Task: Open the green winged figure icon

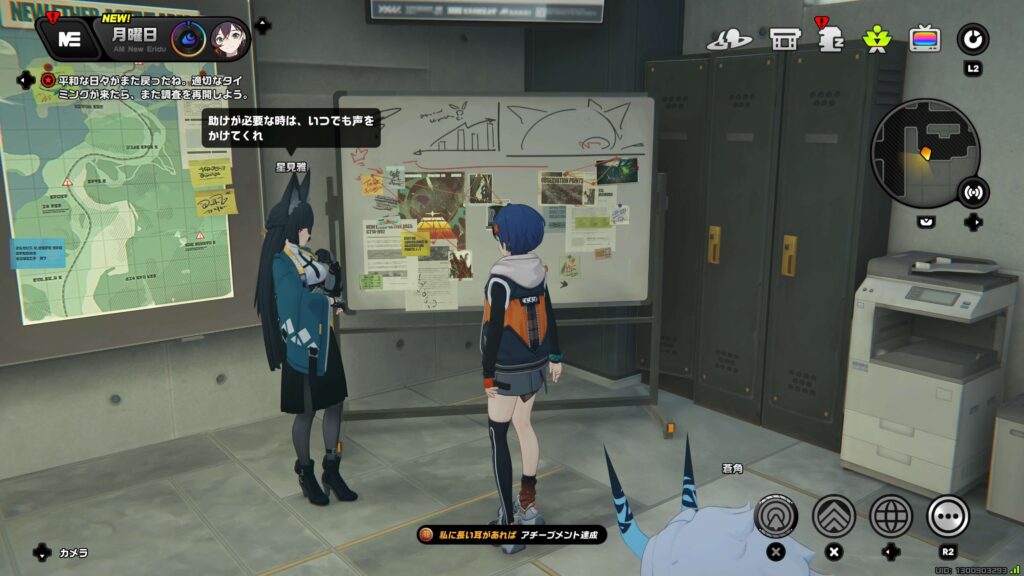Action: (x=876, y=39)
